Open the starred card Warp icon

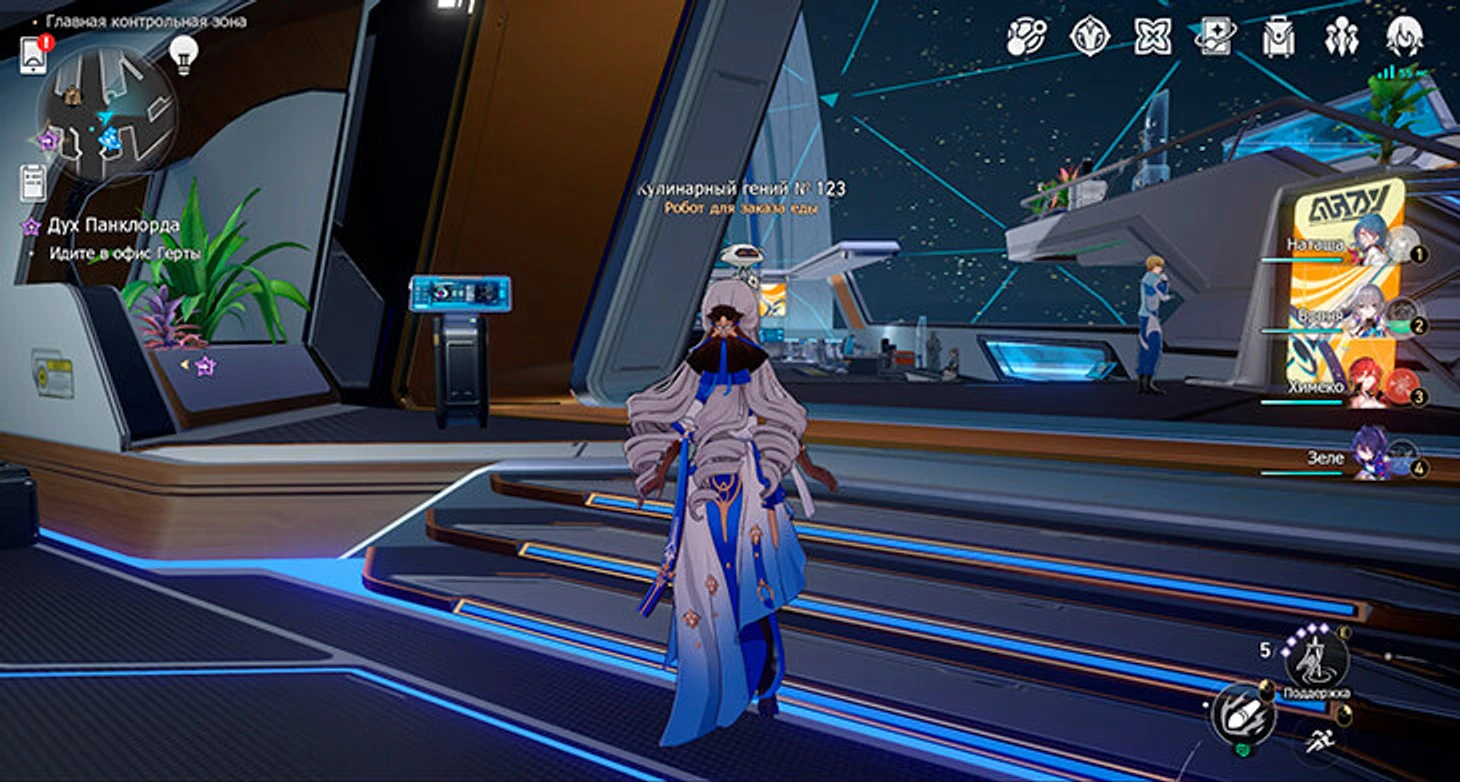(x=1215, y=37)
